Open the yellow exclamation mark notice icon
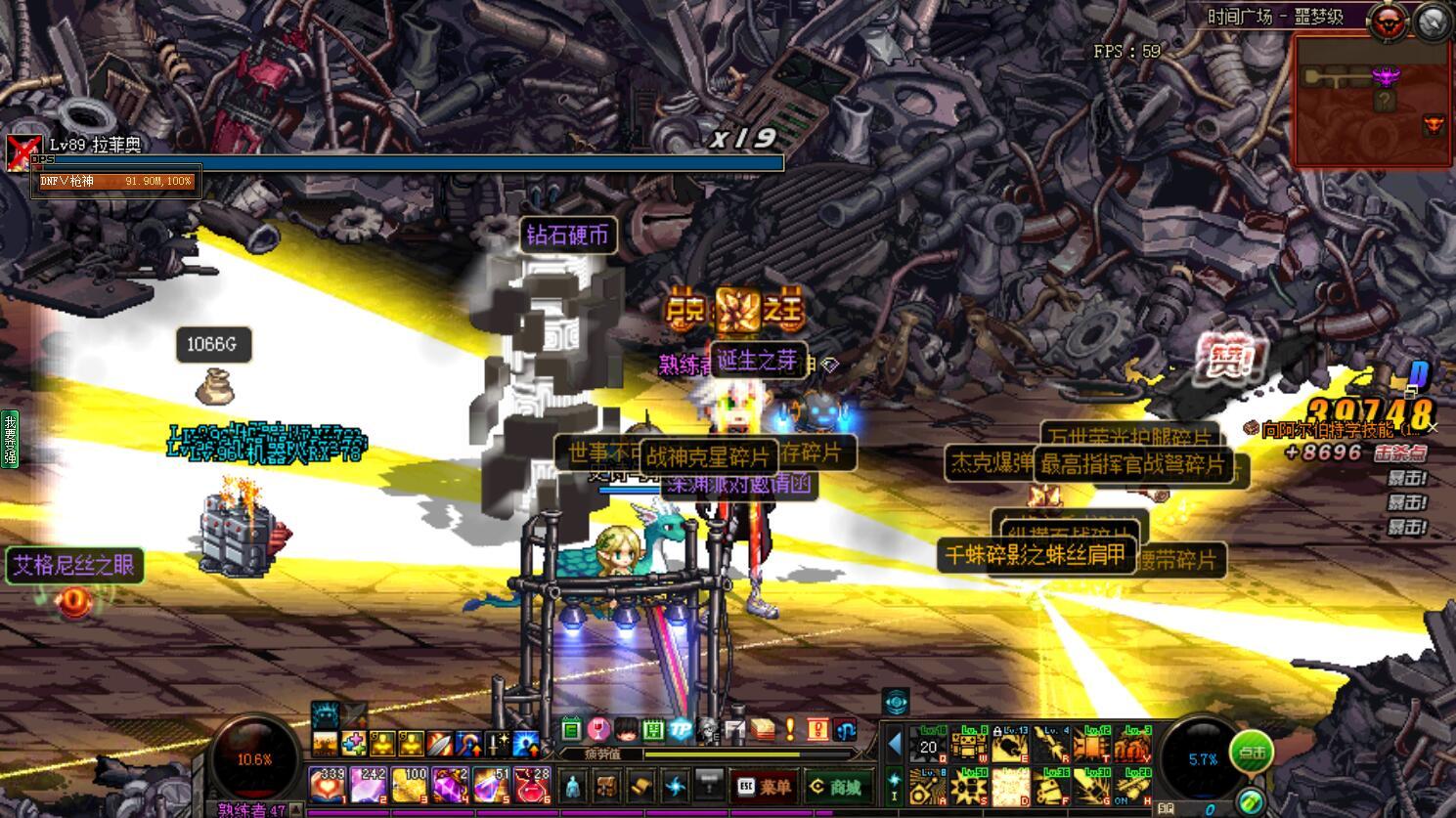1456x818 pixels. point(790,730)
